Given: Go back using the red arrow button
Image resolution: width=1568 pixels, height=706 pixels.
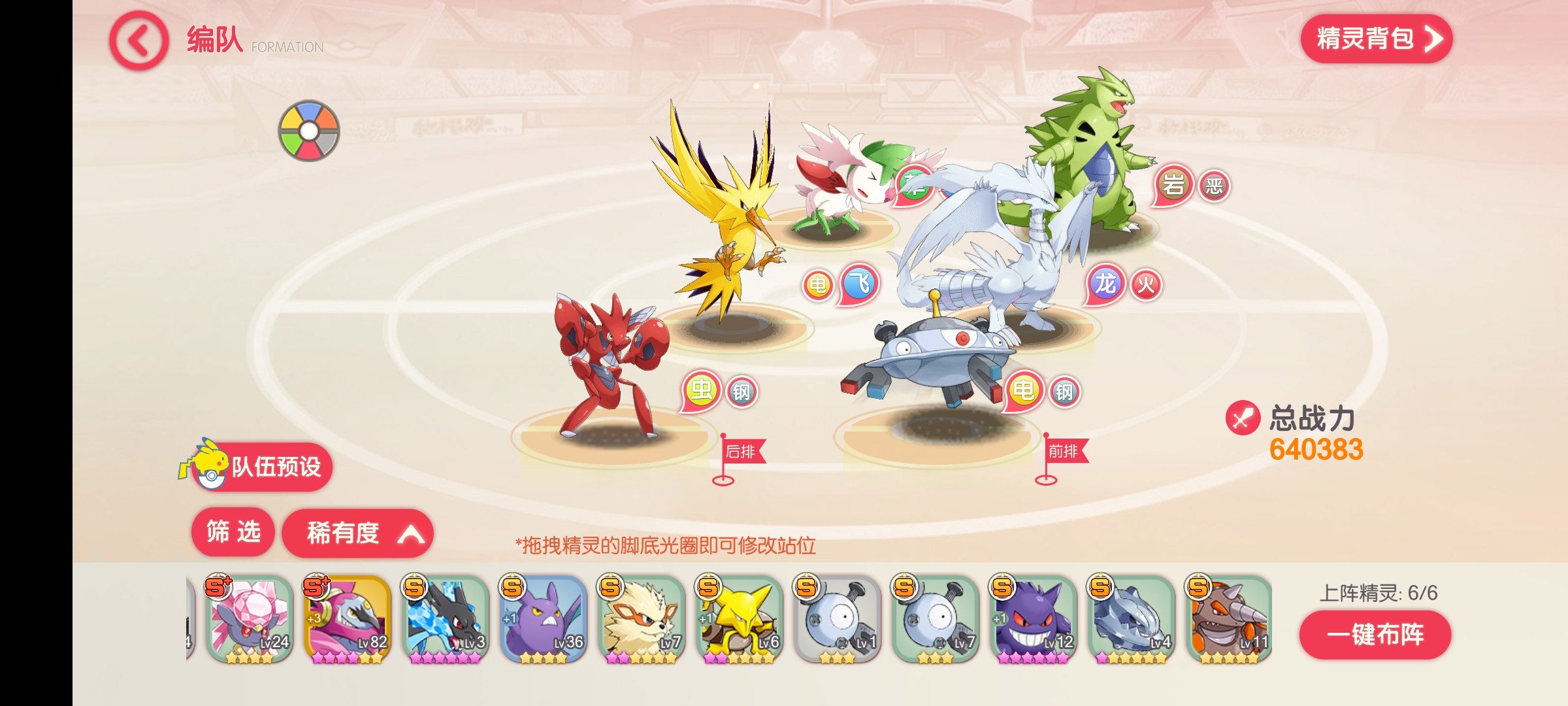Looking at the screenshot, I should (139, 41).
